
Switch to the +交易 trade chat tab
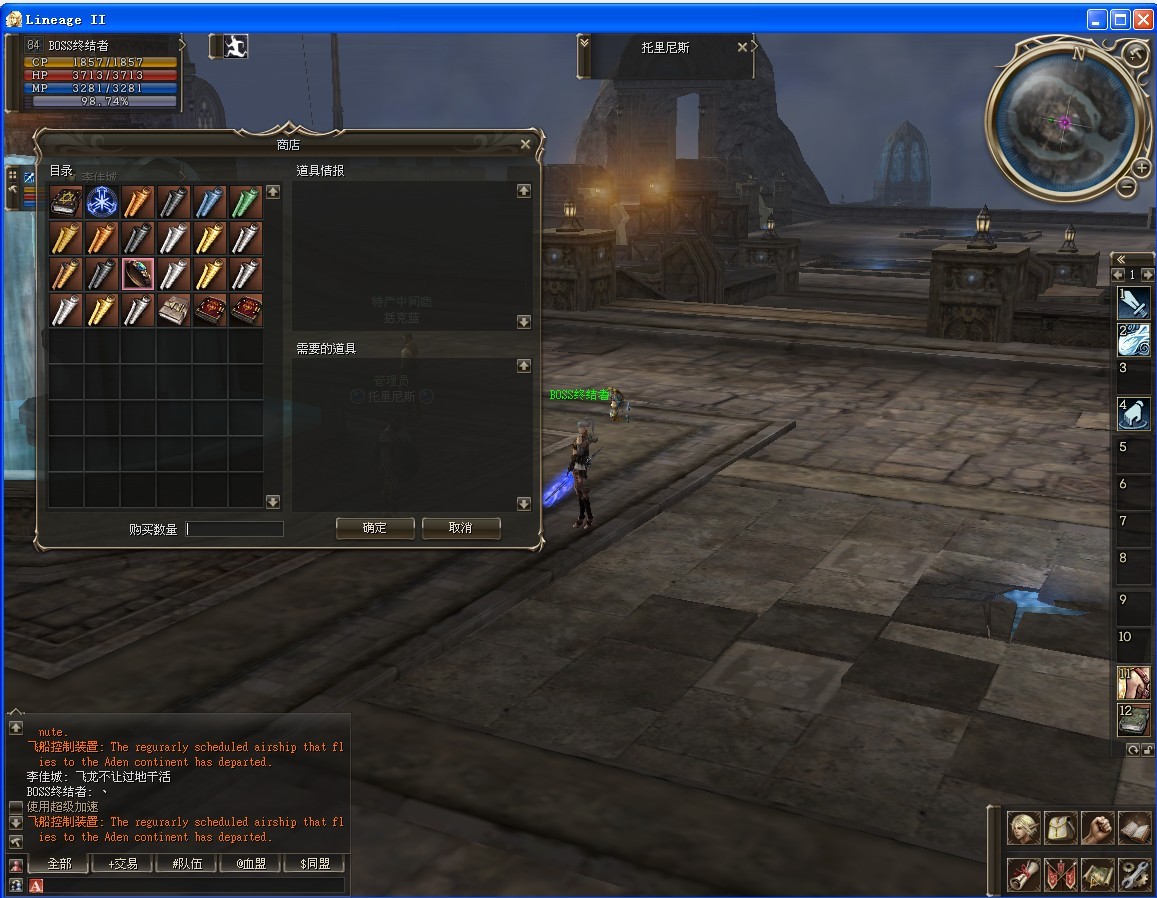click(x=122, y=863)
